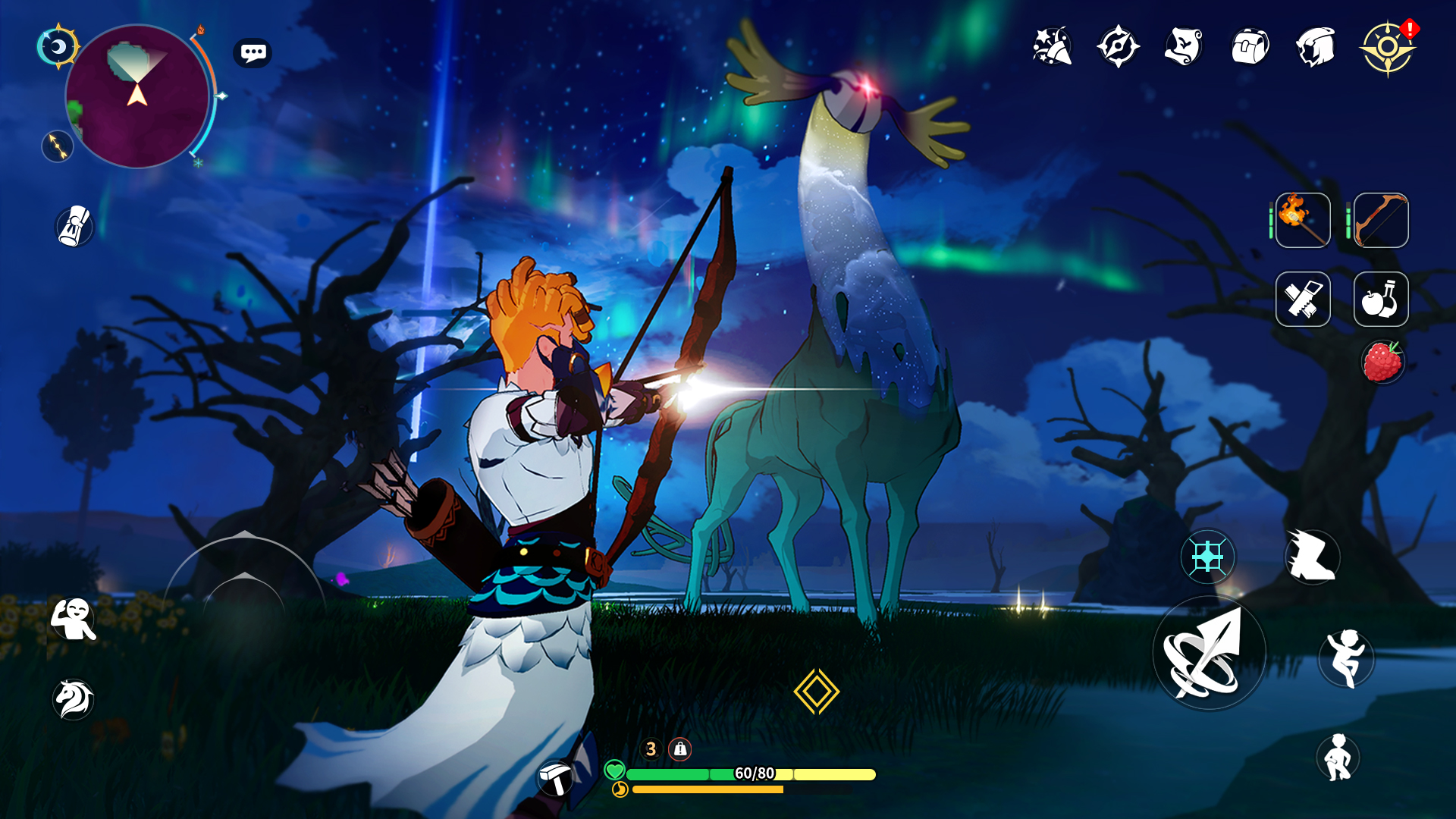Open the party popper events icon
The height and width of the screenshot is (819, 1456).
coord(1052,47)
